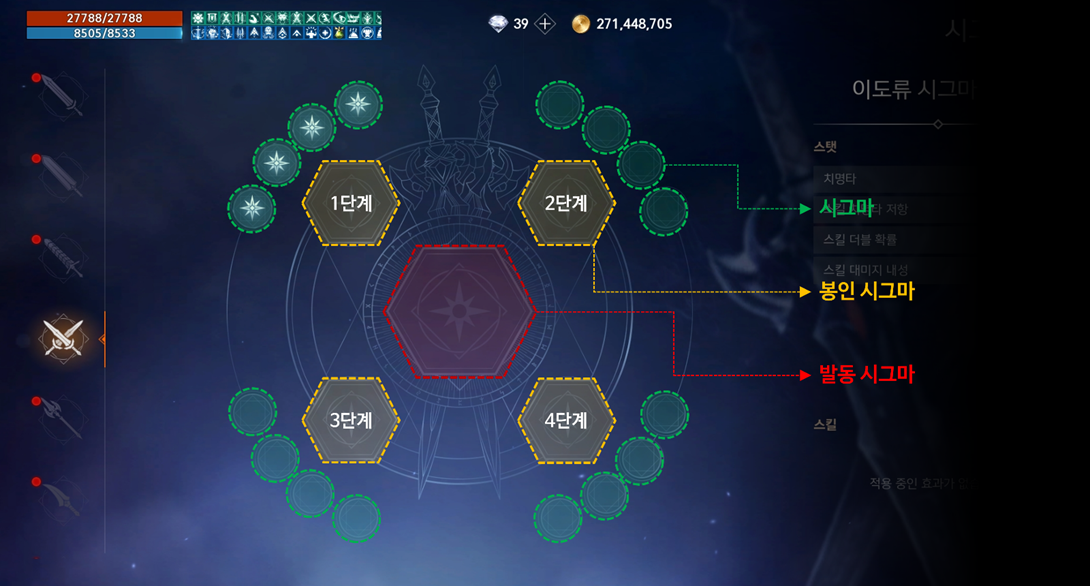The height and width of the screenshot is (586, 1090).
Task: Select the 1단계 sealed sigma hexagon
Action: (x=351, y=202)
